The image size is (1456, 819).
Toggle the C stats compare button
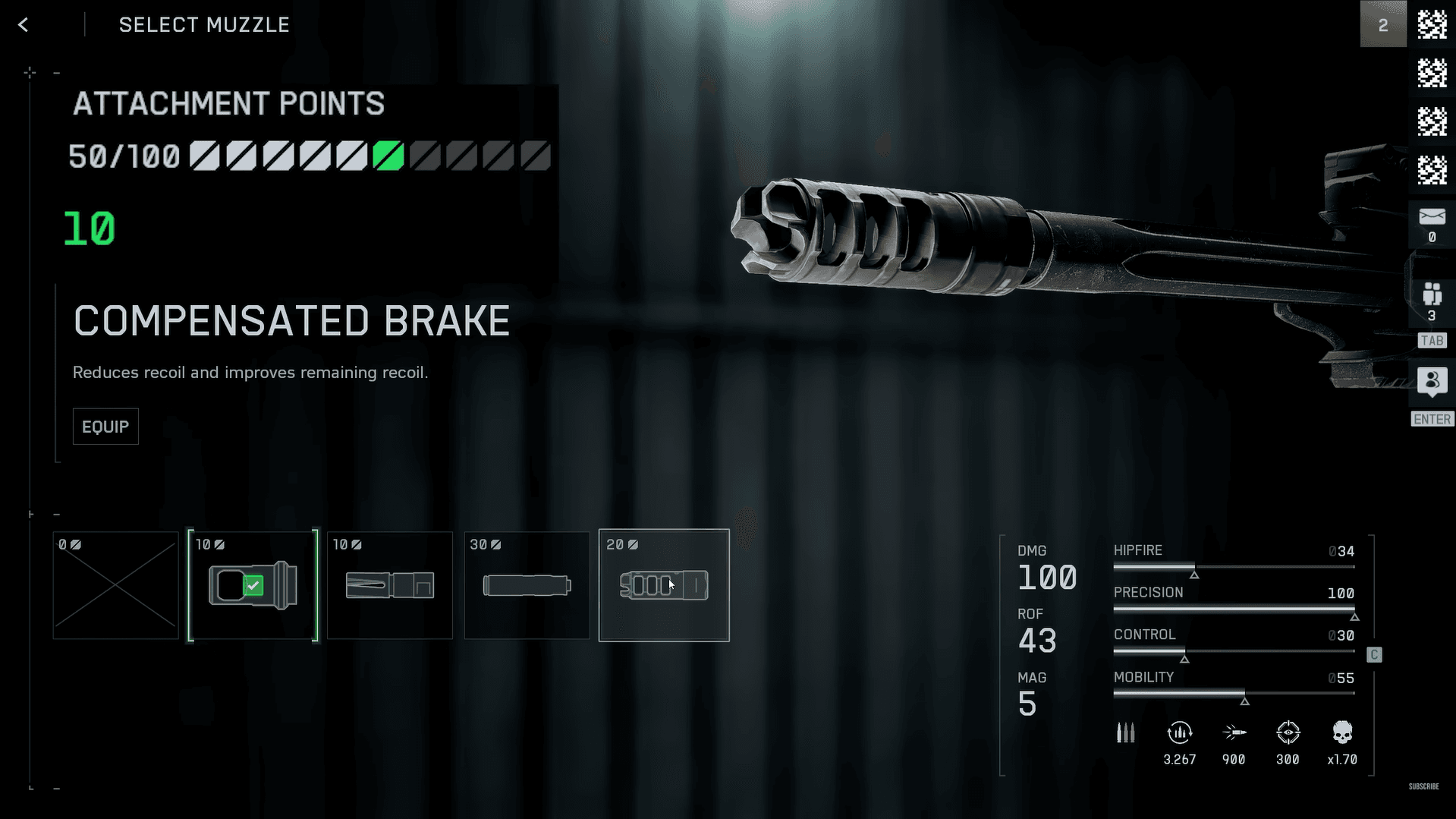coord(1374,655)
